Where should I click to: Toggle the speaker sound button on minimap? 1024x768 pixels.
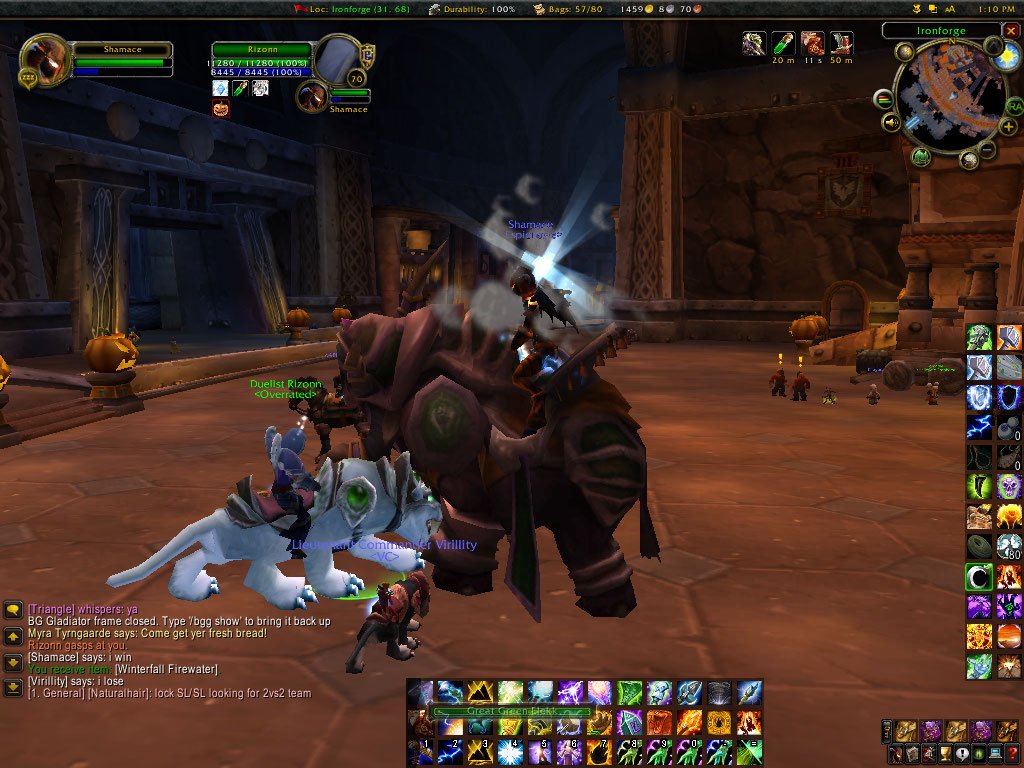pos(891,123)
